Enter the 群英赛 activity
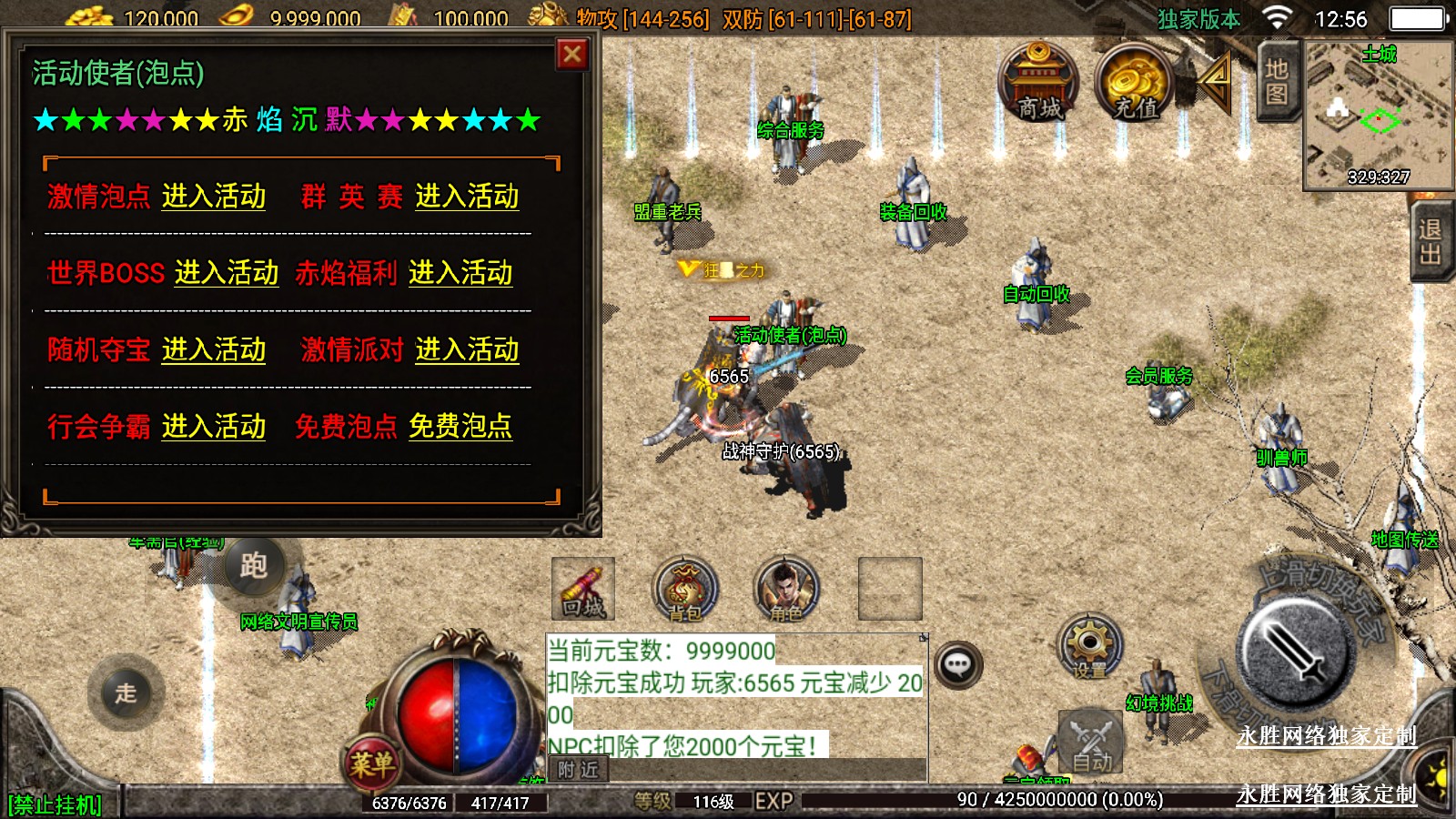The image size is (1456, 819). click(467, 197)
